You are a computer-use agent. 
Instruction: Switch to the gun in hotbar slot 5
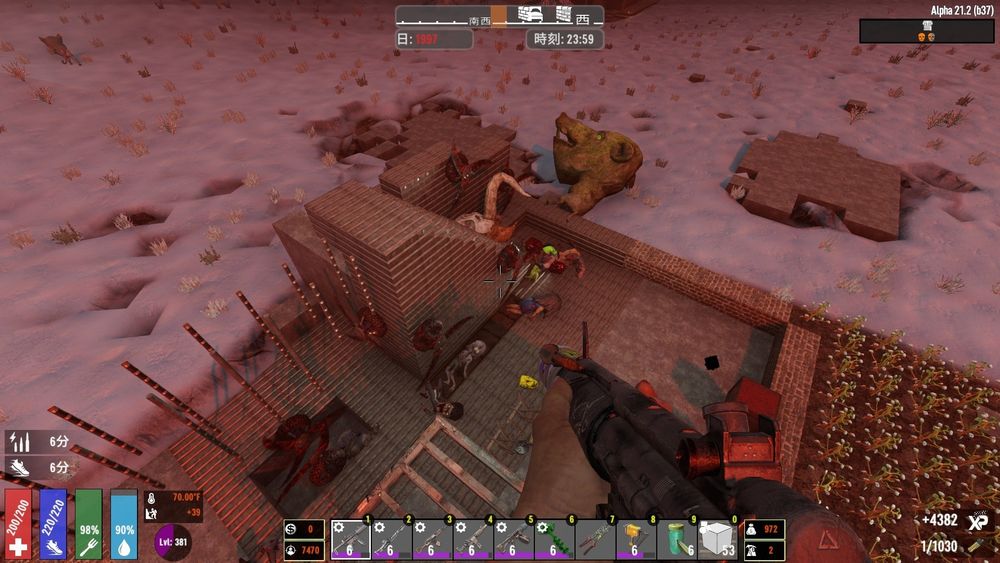(514, 540)
